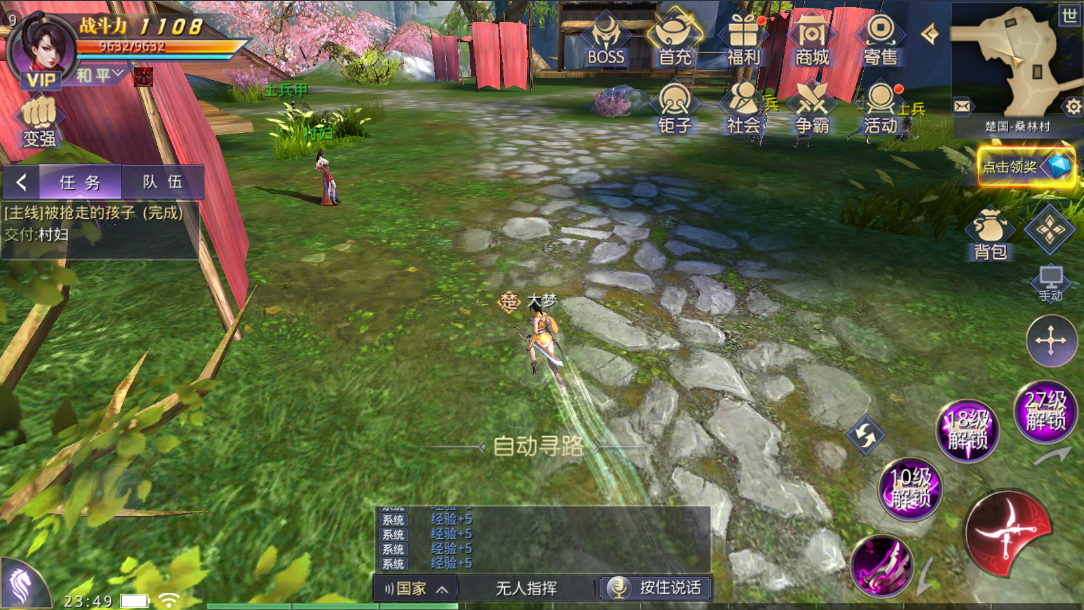
Task: Open the 社会 social icon
Action: point(744,108)
